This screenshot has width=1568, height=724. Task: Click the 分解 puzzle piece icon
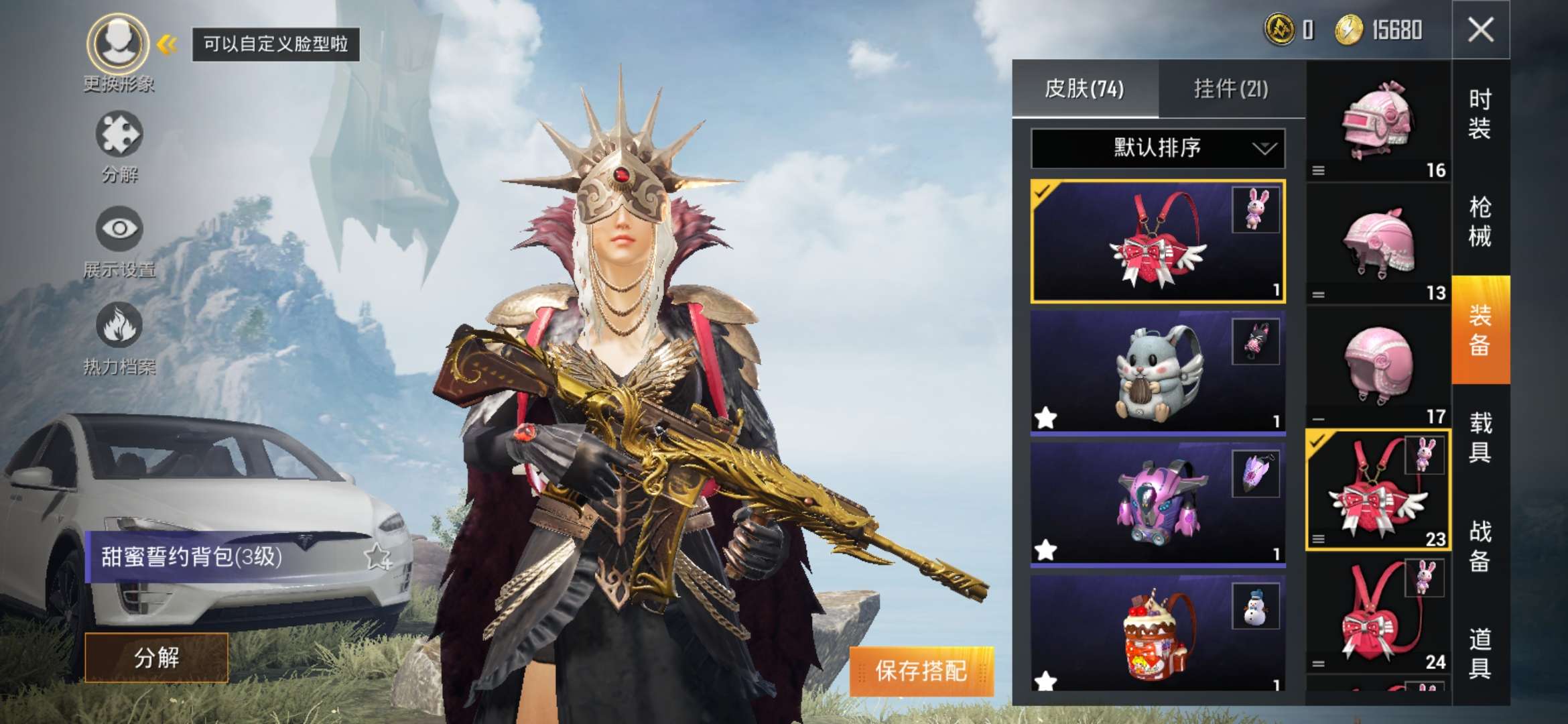[x=119, y=135]
